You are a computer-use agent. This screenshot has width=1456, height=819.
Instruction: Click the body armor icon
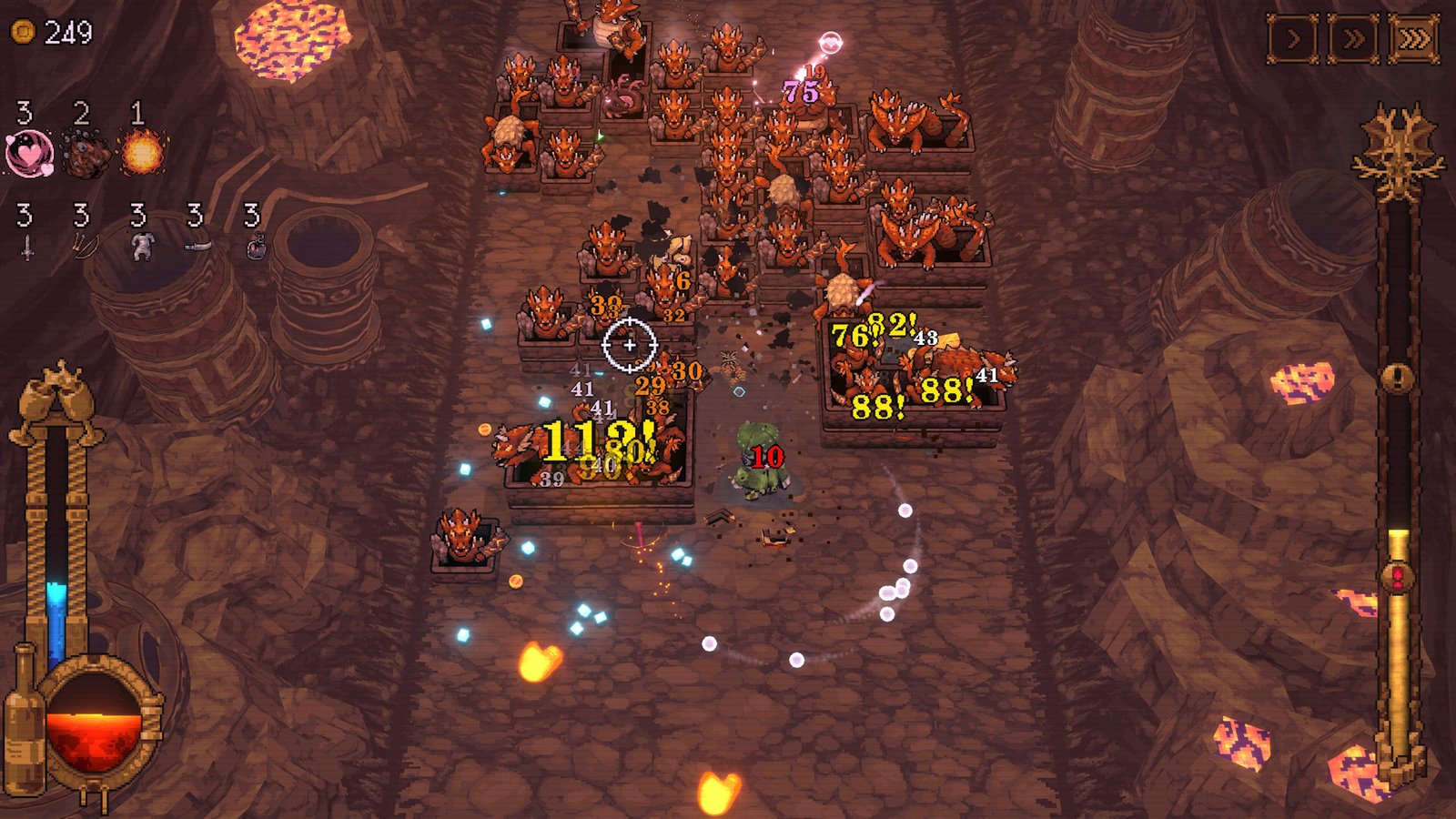point(141,246)
